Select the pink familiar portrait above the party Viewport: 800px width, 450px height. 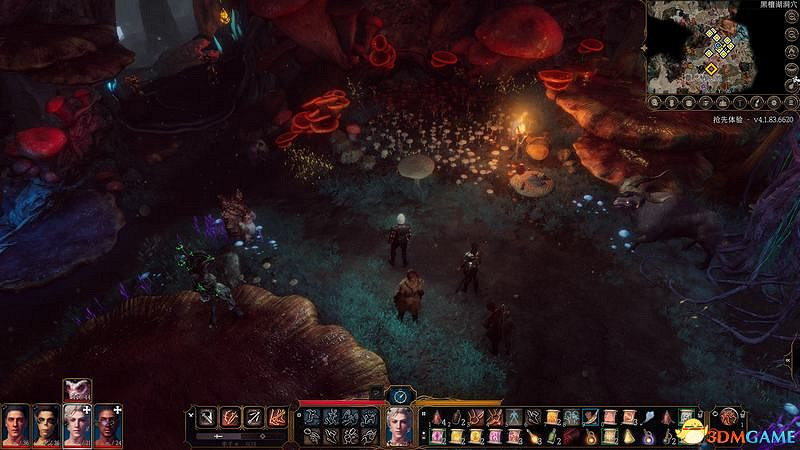point(77,390)
